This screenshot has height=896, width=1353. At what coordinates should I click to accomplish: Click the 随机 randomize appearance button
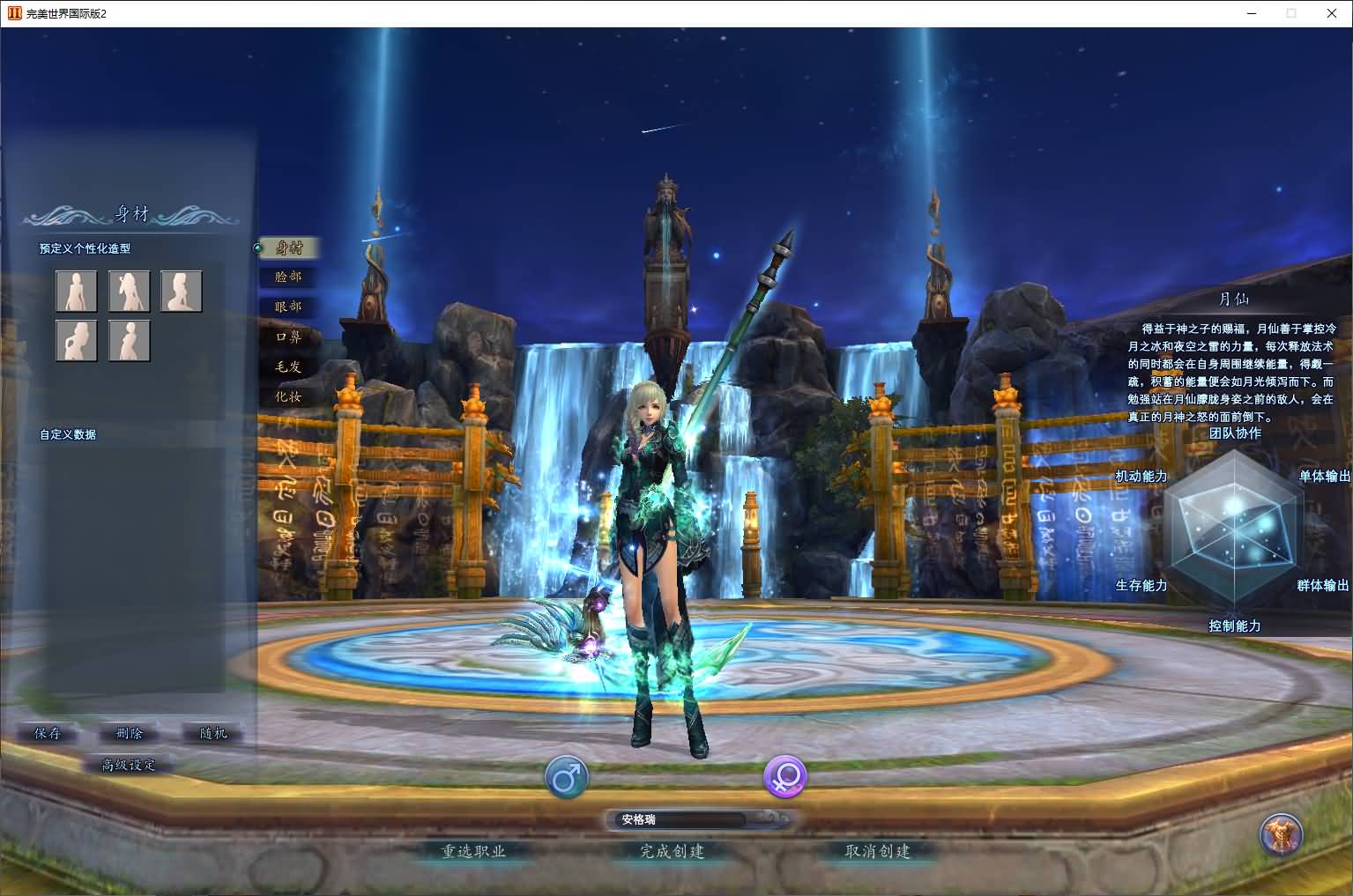point(212,733)
